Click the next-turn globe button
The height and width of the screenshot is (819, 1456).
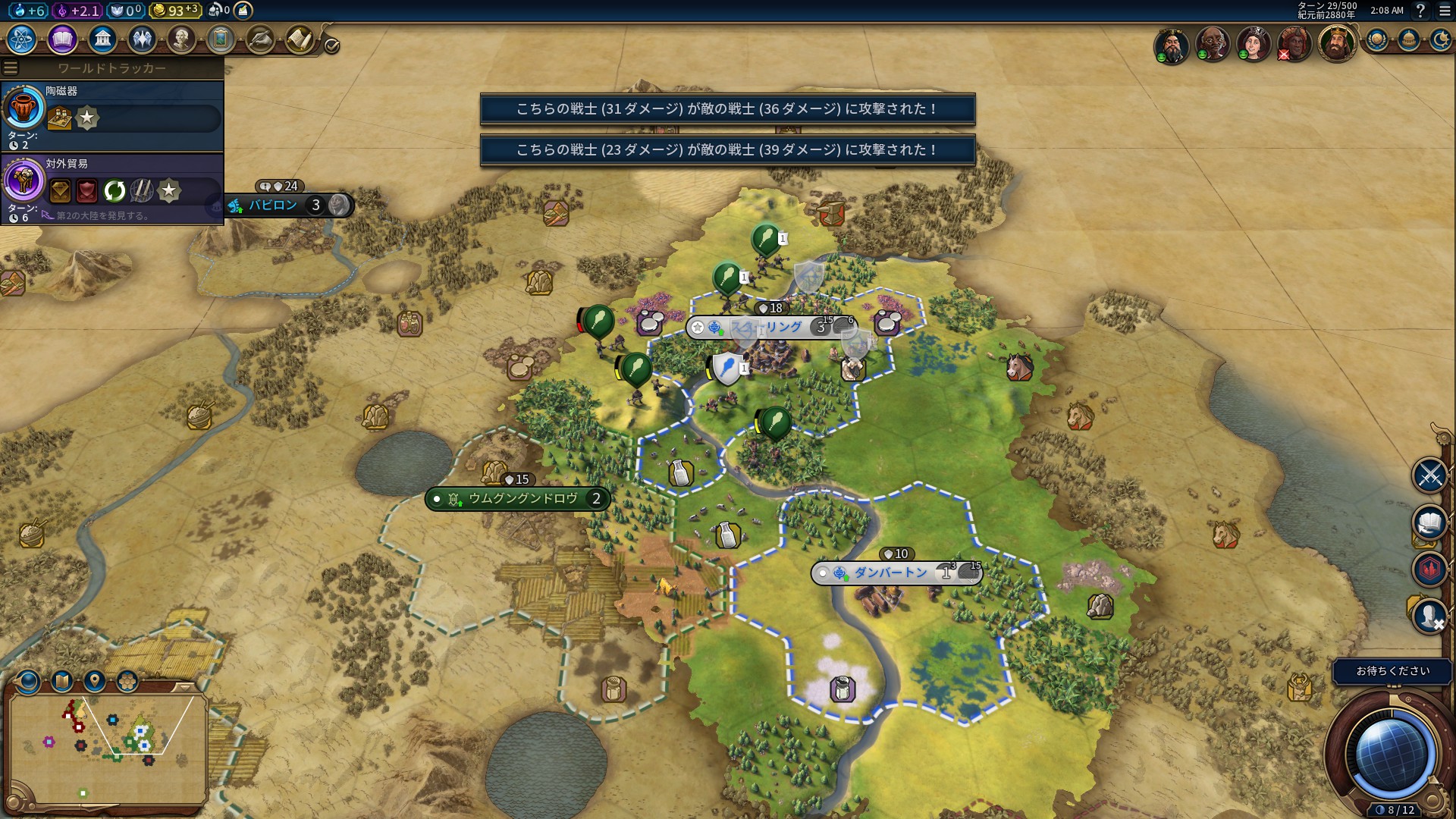(x=1390, y=755)
